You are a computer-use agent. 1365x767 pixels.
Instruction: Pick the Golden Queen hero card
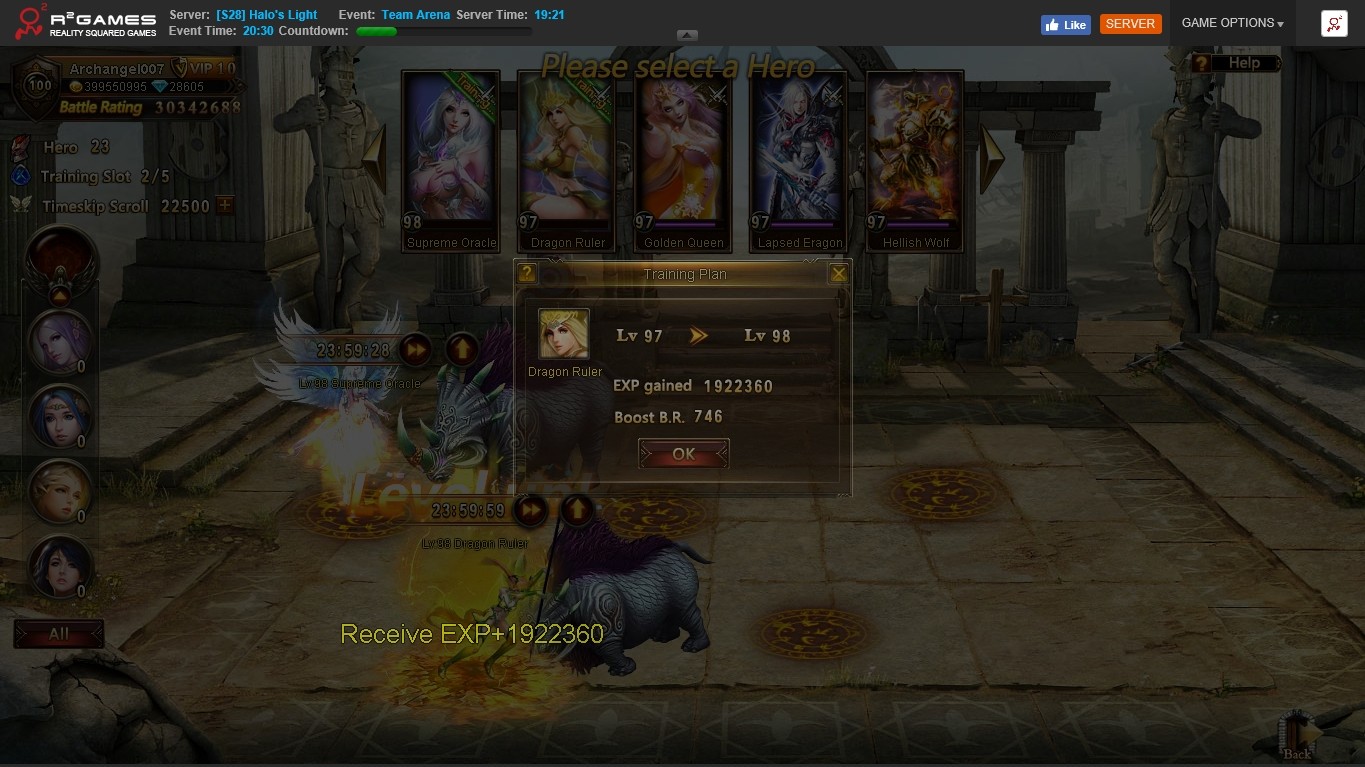pyautogui.click(x=683, y=160)
